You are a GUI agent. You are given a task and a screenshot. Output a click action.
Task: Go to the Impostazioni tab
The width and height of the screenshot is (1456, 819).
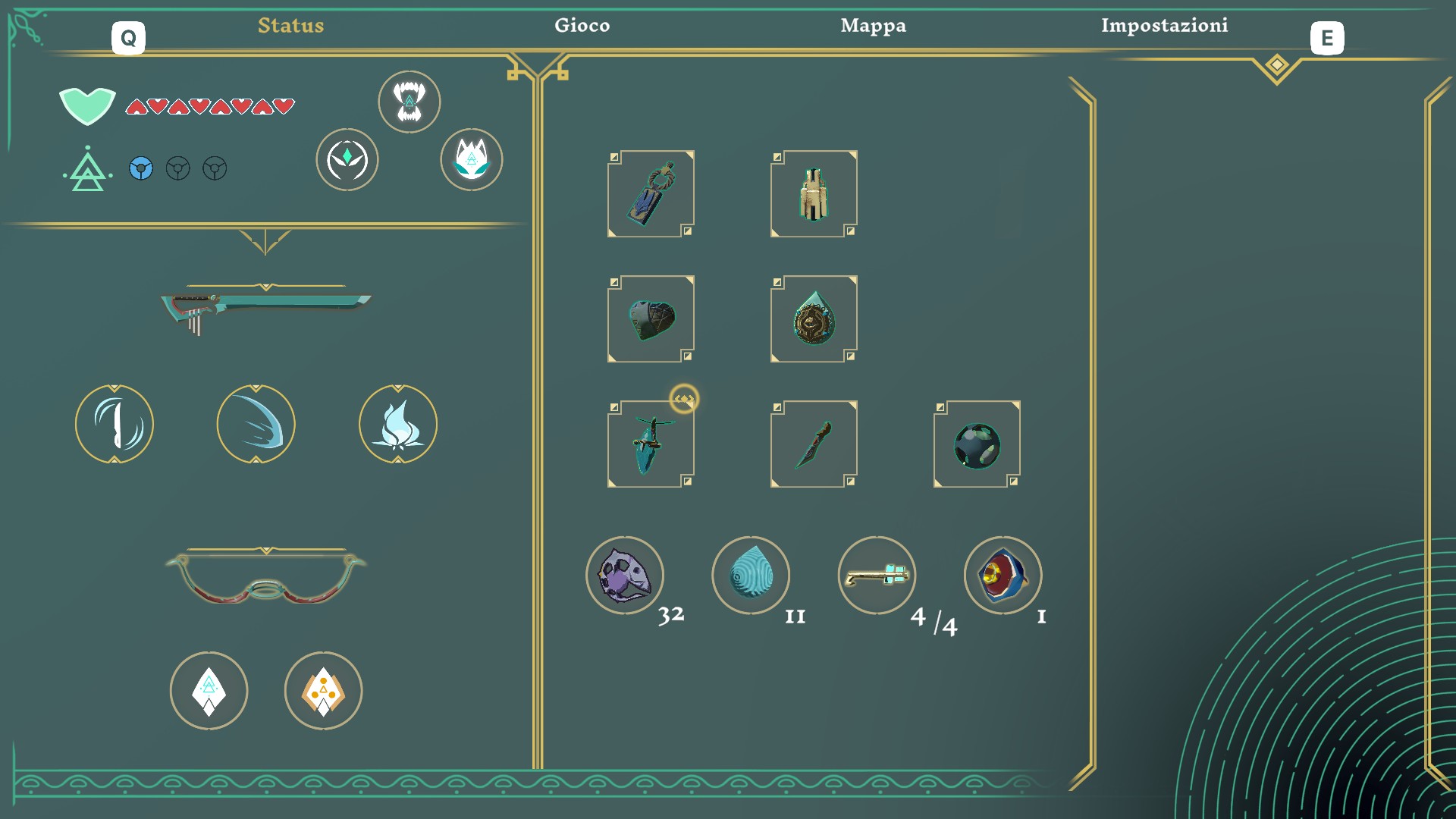click(x=1164, y=26)
